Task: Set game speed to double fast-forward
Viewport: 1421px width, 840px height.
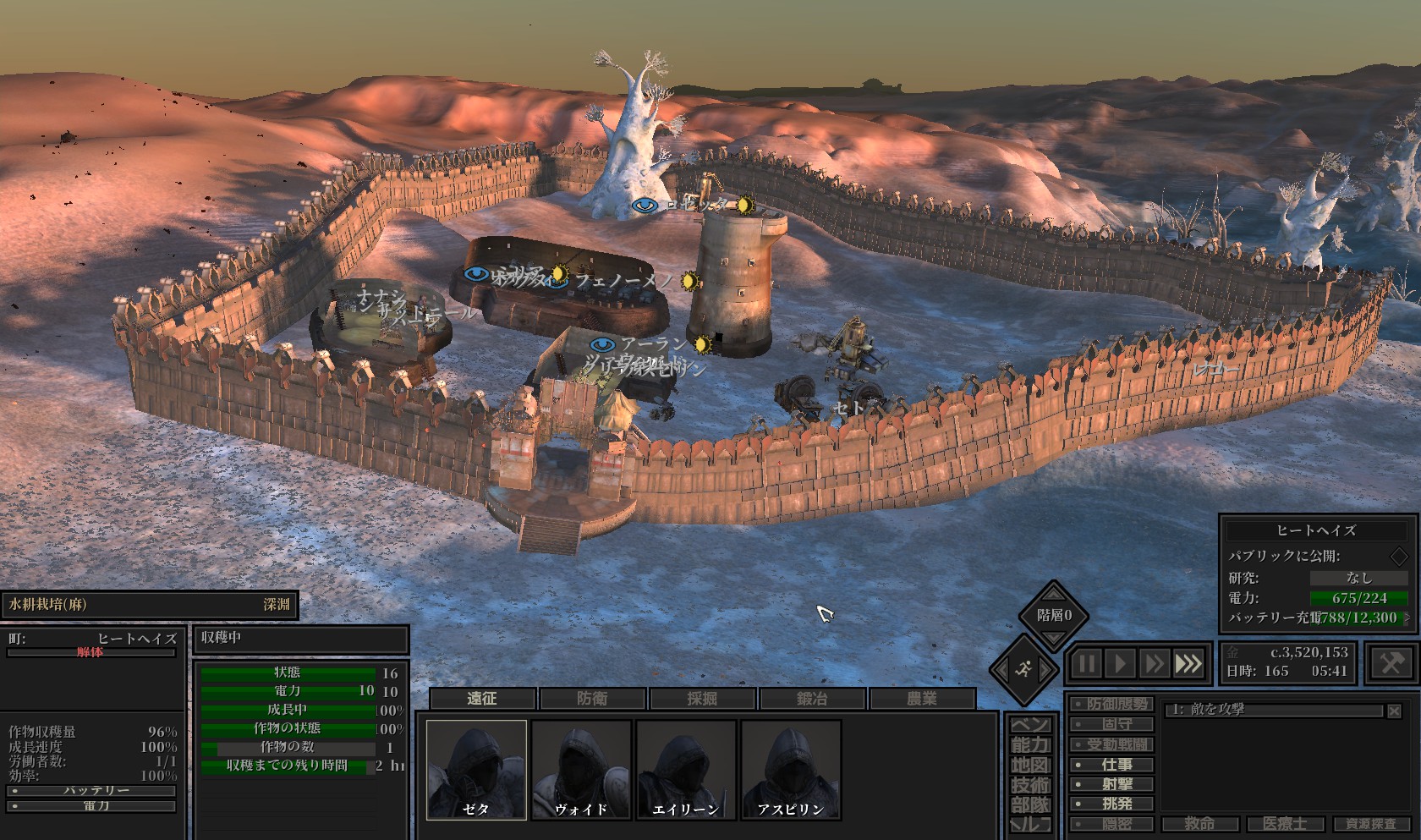Action: click(1153, 664)
